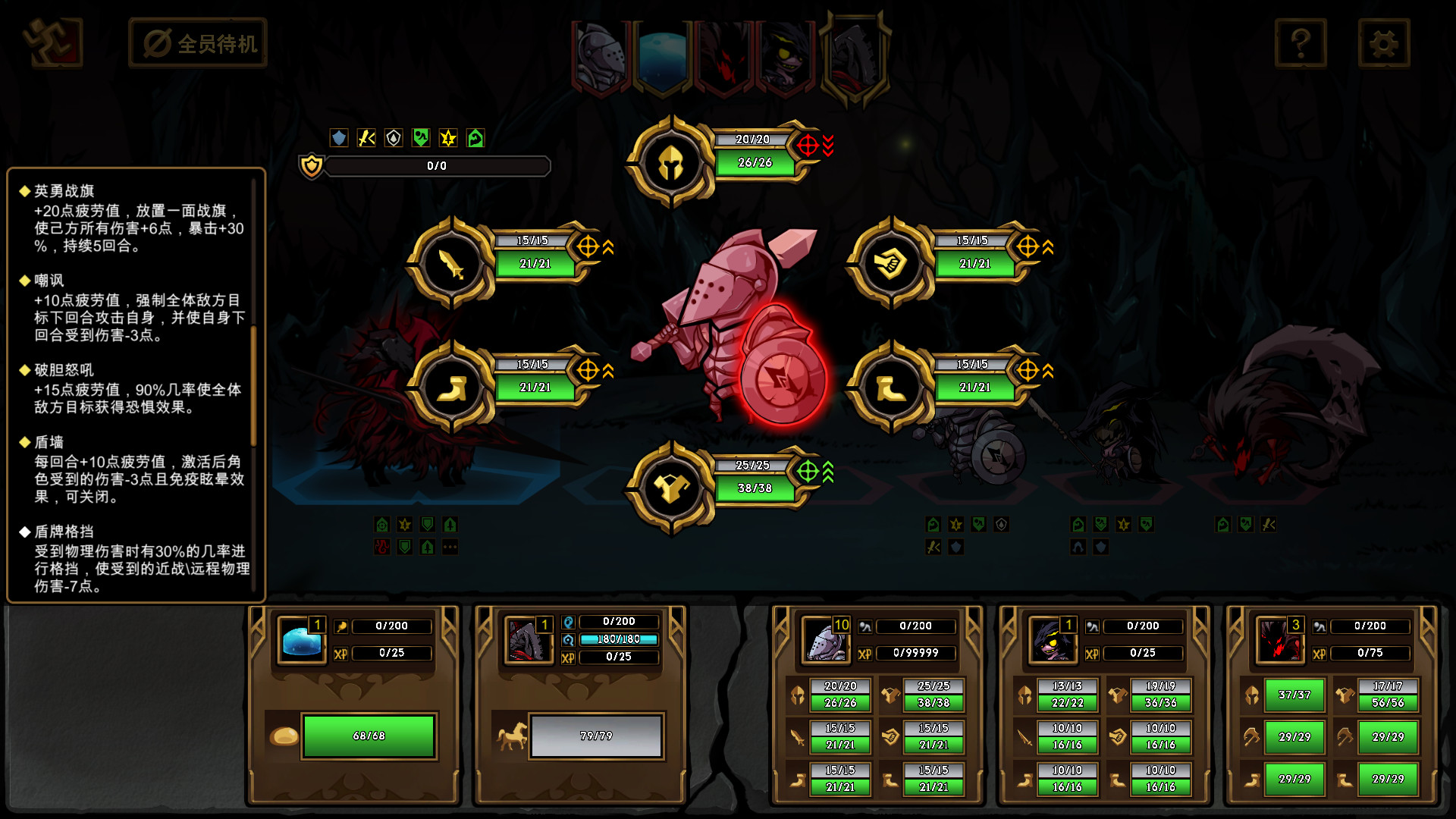Select the level 3 red wolf unit card
Viewport: 1456px width, 819px height.
pos(1279,639)
